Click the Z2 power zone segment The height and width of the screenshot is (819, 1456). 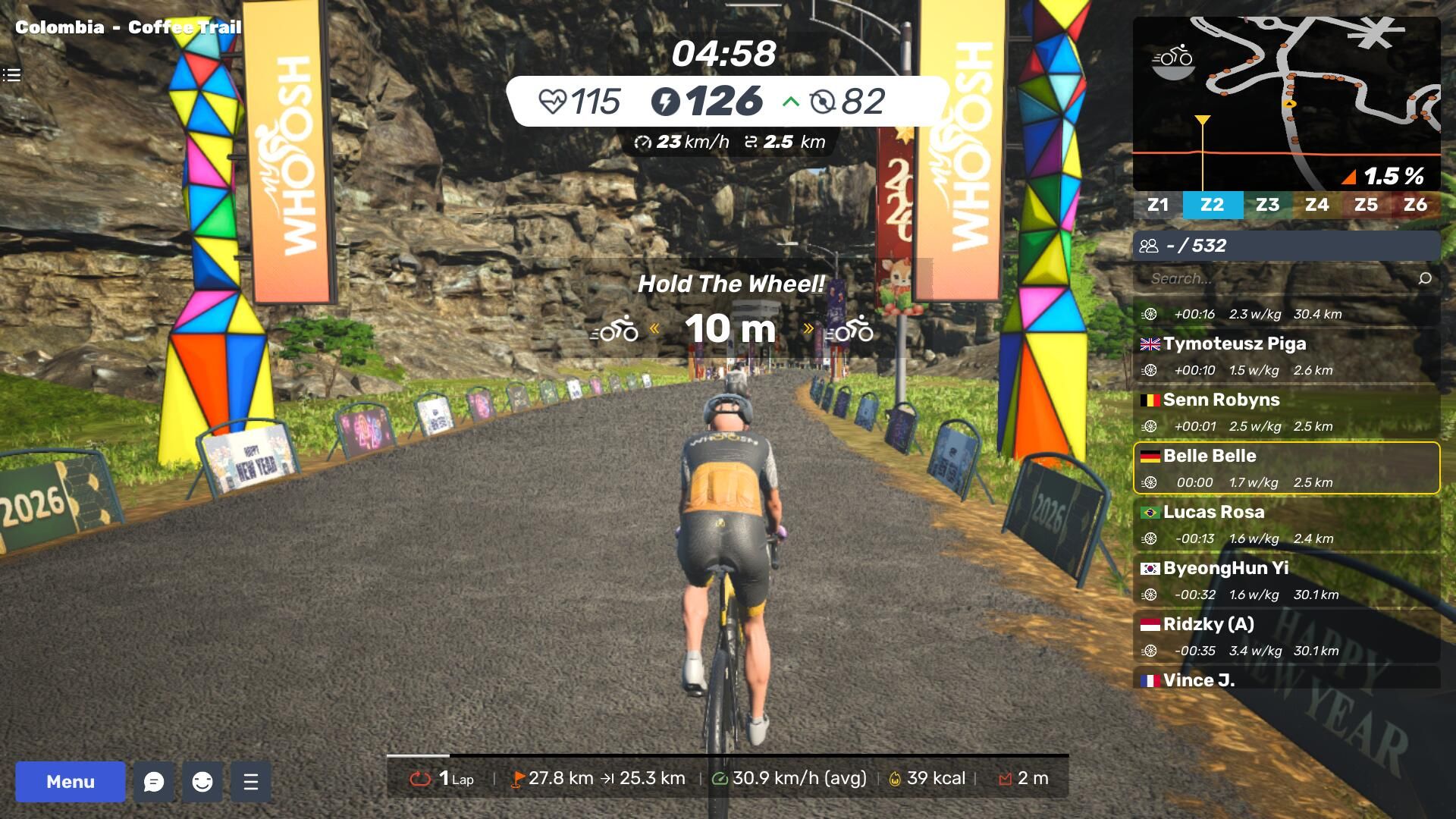pyautogui.click(x=1212, y=205)
